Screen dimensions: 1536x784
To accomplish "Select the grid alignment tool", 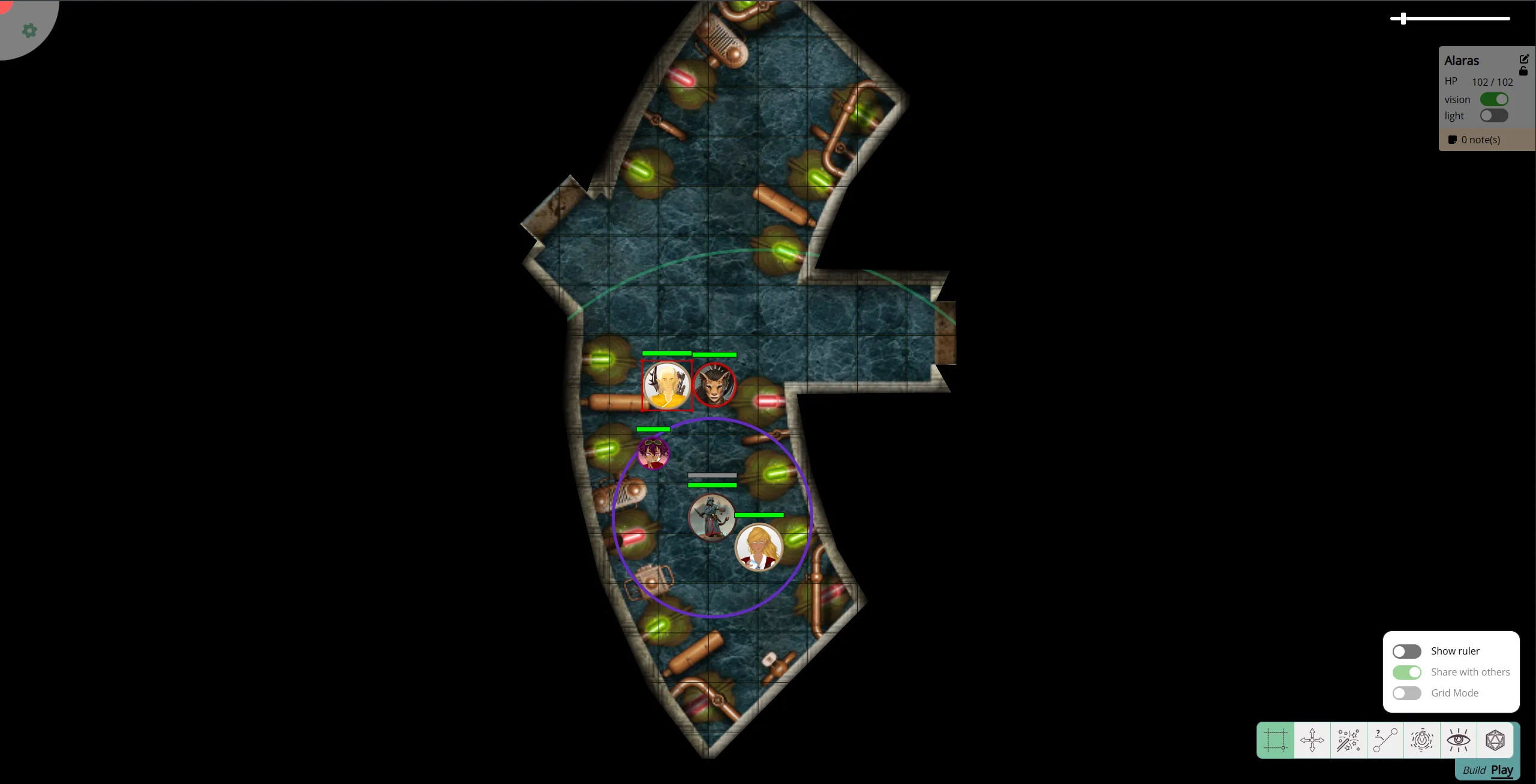I will pos(1275,740).
